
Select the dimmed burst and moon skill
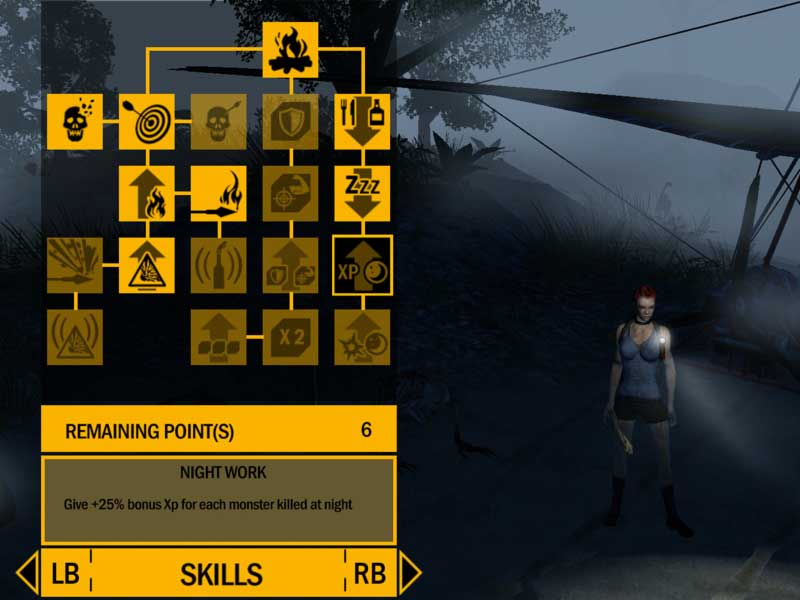point(362,337)
